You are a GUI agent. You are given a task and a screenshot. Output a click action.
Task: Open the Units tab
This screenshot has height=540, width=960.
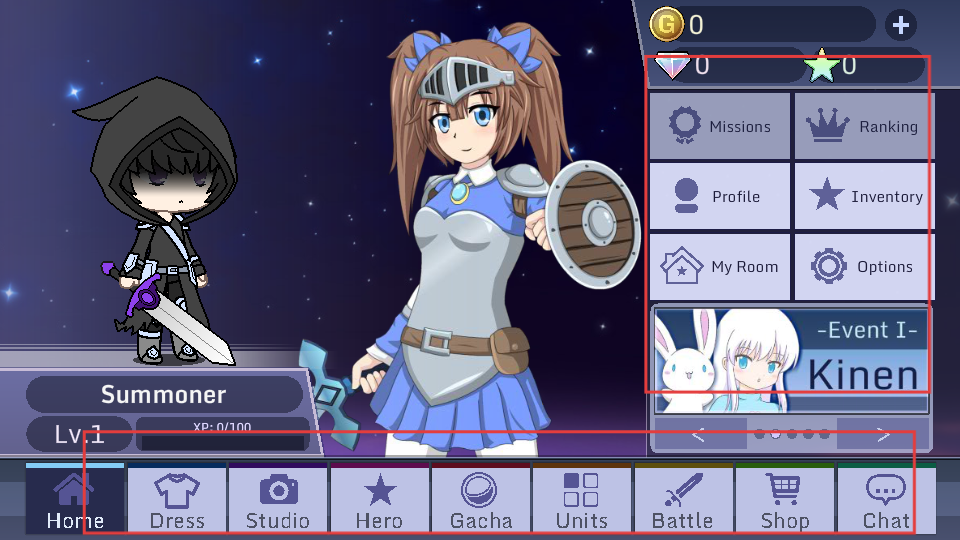[582, 499]
